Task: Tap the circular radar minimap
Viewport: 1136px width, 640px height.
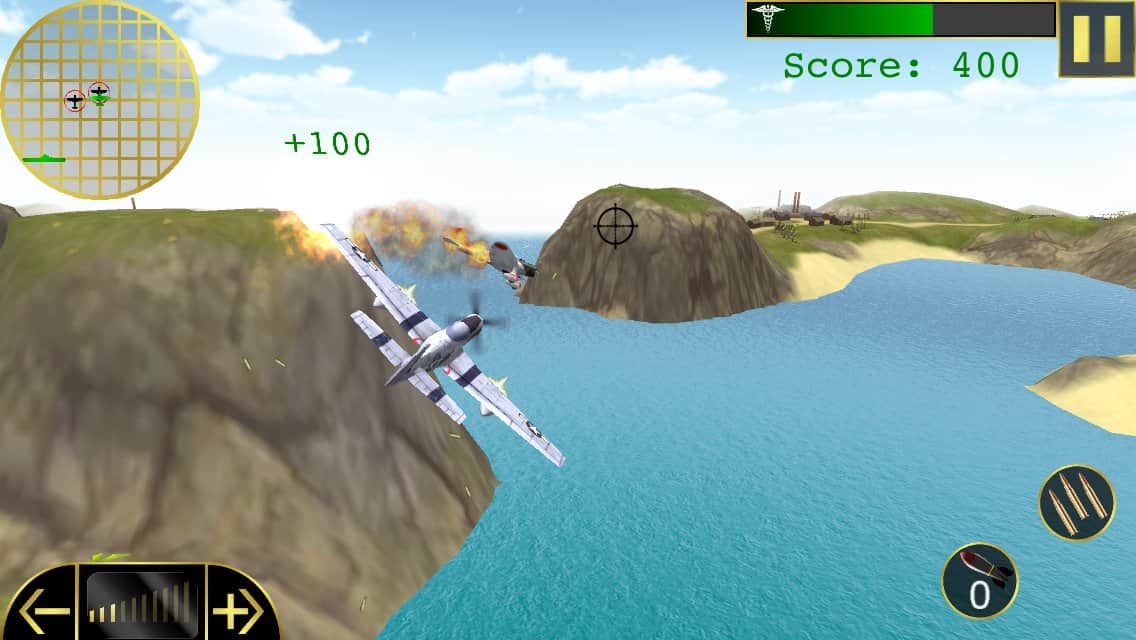Action: pos(100,100)
